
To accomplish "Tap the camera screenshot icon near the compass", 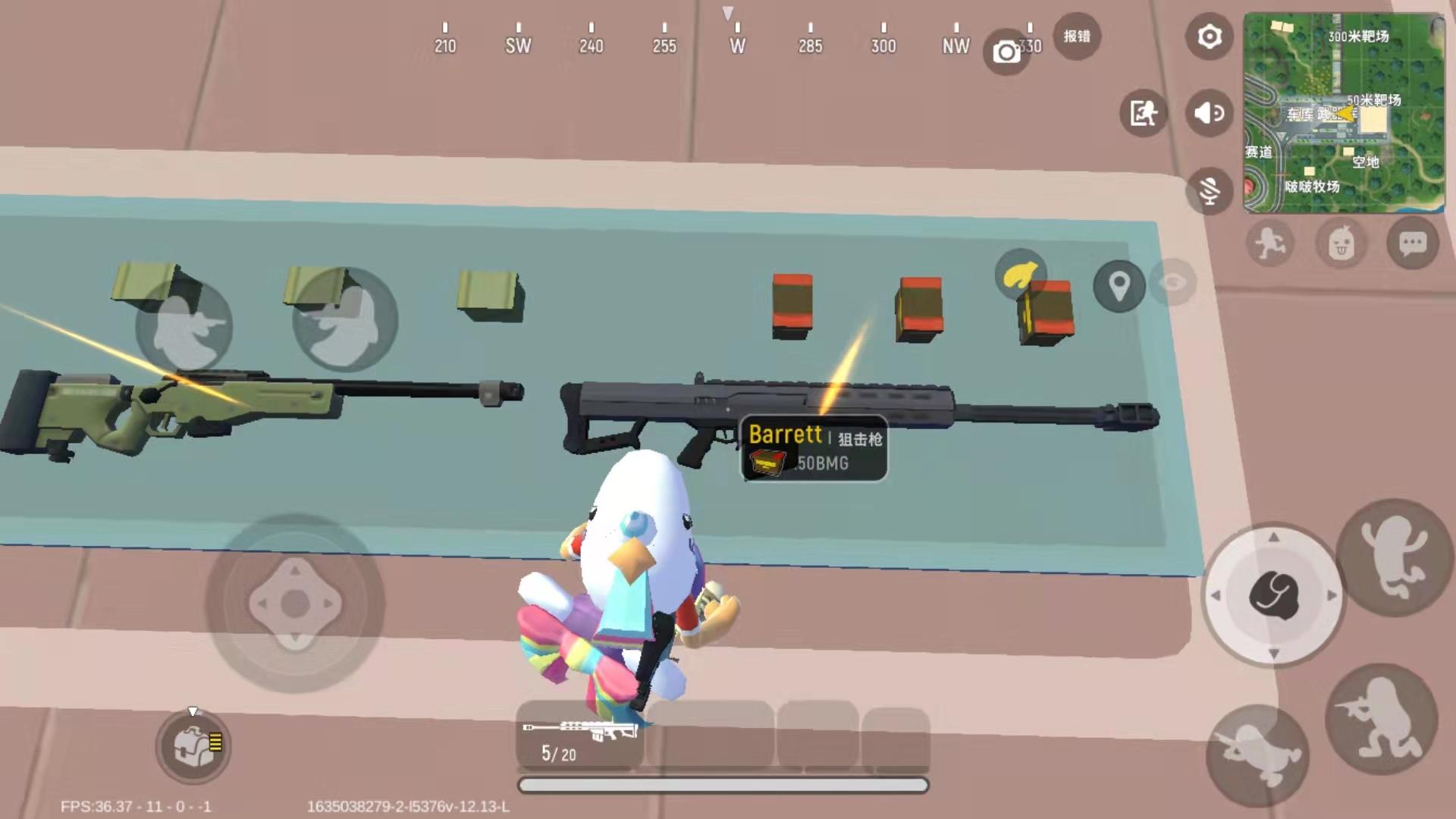I will click(1007, 50).
